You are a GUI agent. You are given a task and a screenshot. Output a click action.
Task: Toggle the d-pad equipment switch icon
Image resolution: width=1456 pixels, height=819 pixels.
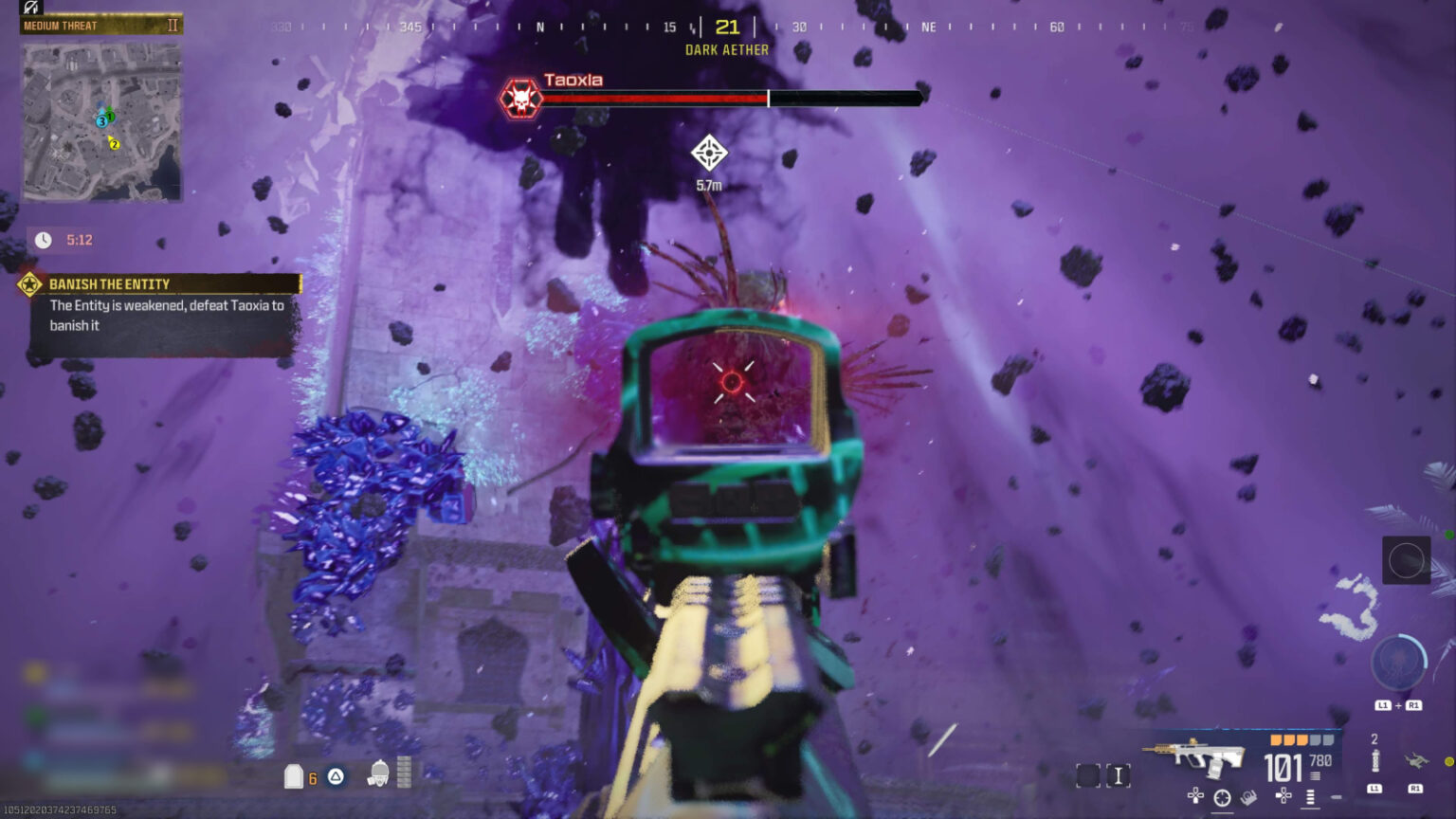tap(1282, 794)
